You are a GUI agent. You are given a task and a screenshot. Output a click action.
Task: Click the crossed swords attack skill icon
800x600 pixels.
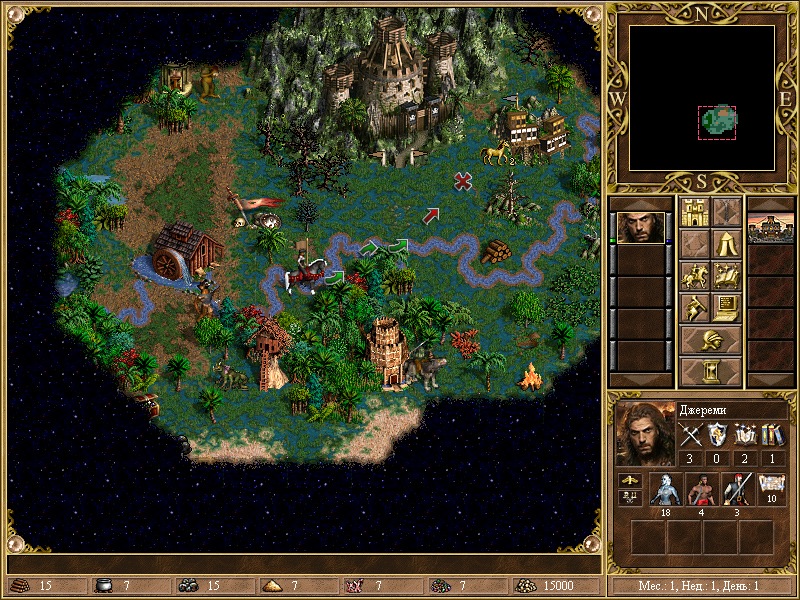click(x=691, y=435)
